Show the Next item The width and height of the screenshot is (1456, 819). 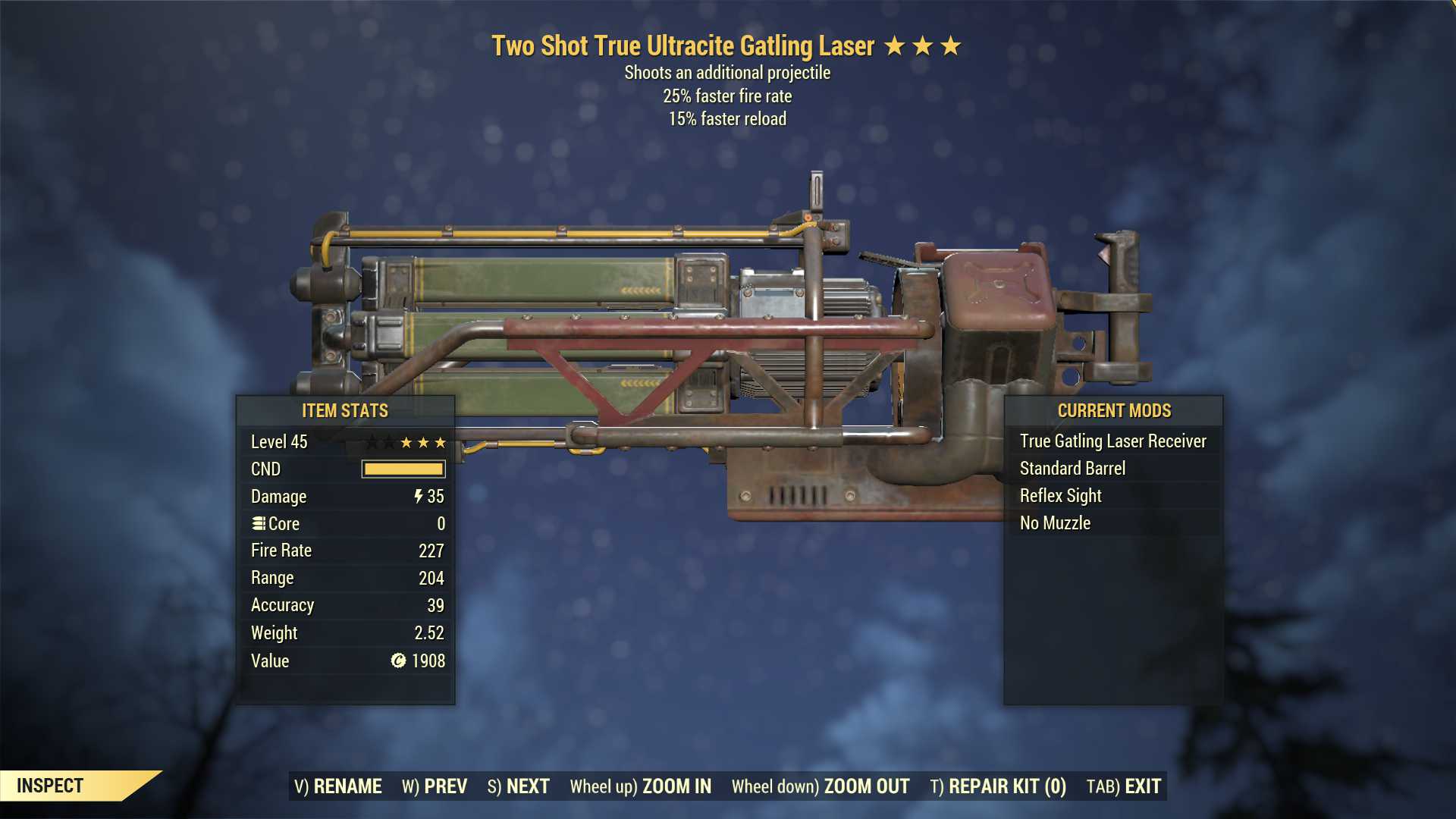tap(519, 786)
